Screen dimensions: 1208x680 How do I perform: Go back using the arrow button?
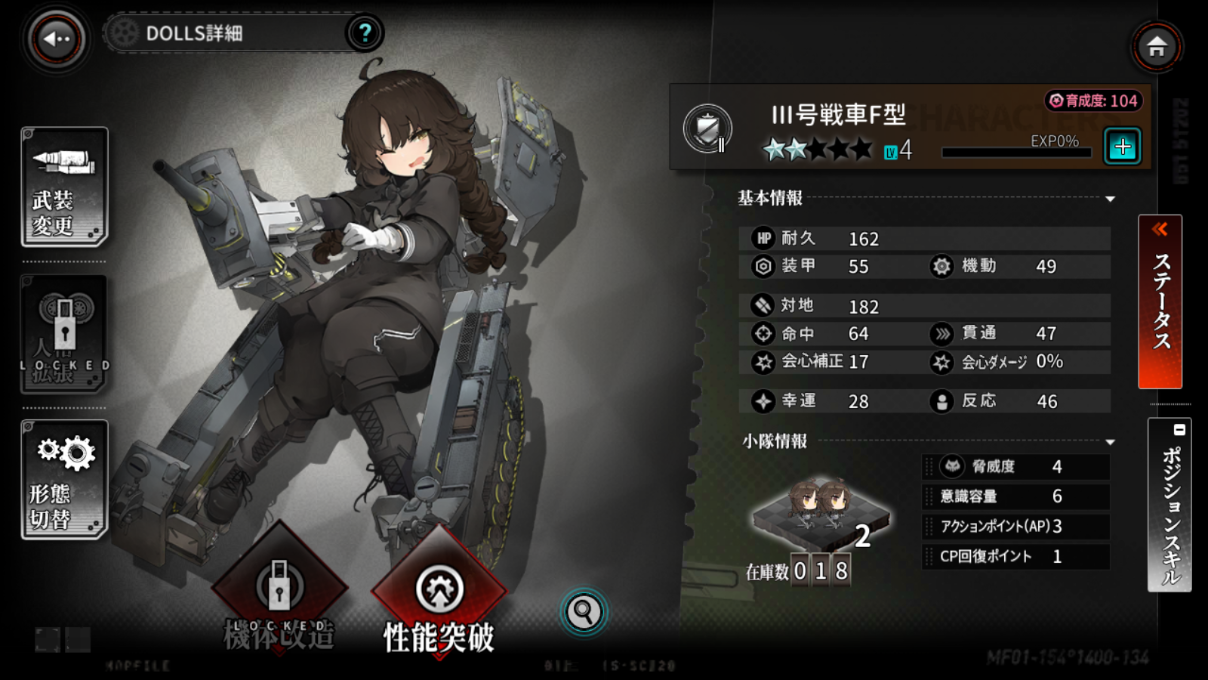coord(57,39)
